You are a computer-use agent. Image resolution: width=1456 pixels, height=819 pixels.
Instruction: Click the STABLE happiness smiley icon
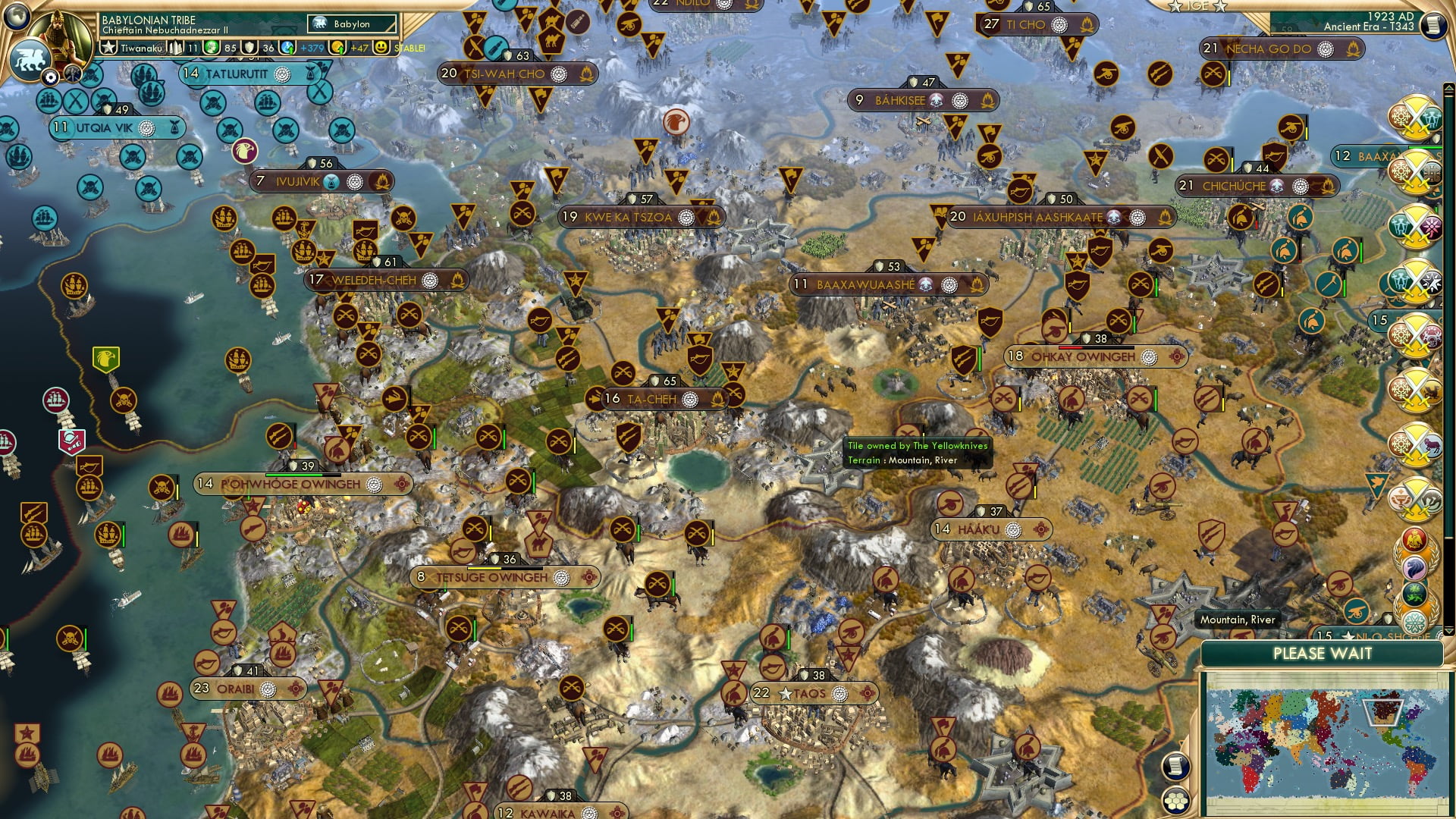tap(381, 47)
